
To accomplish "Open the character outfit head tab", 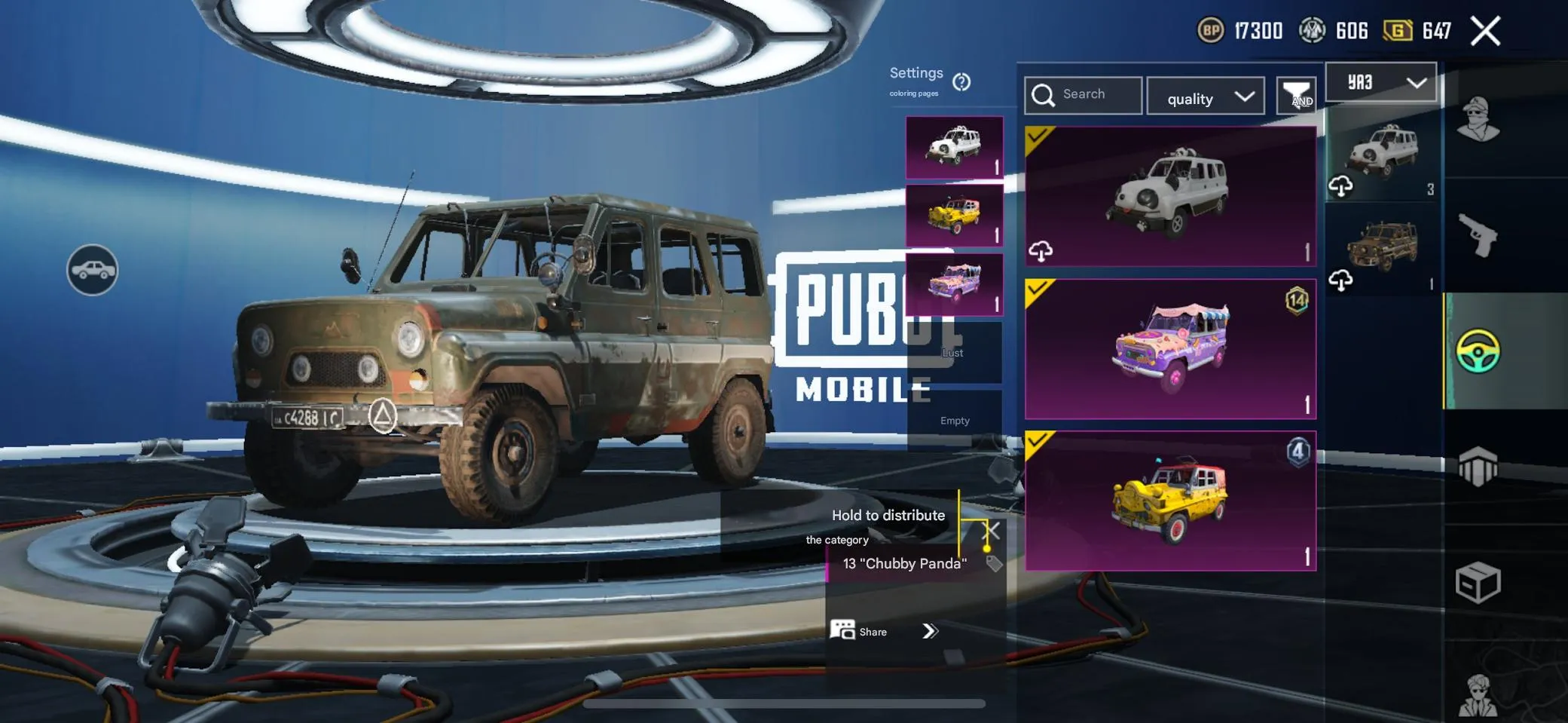I will (1478, 121).
